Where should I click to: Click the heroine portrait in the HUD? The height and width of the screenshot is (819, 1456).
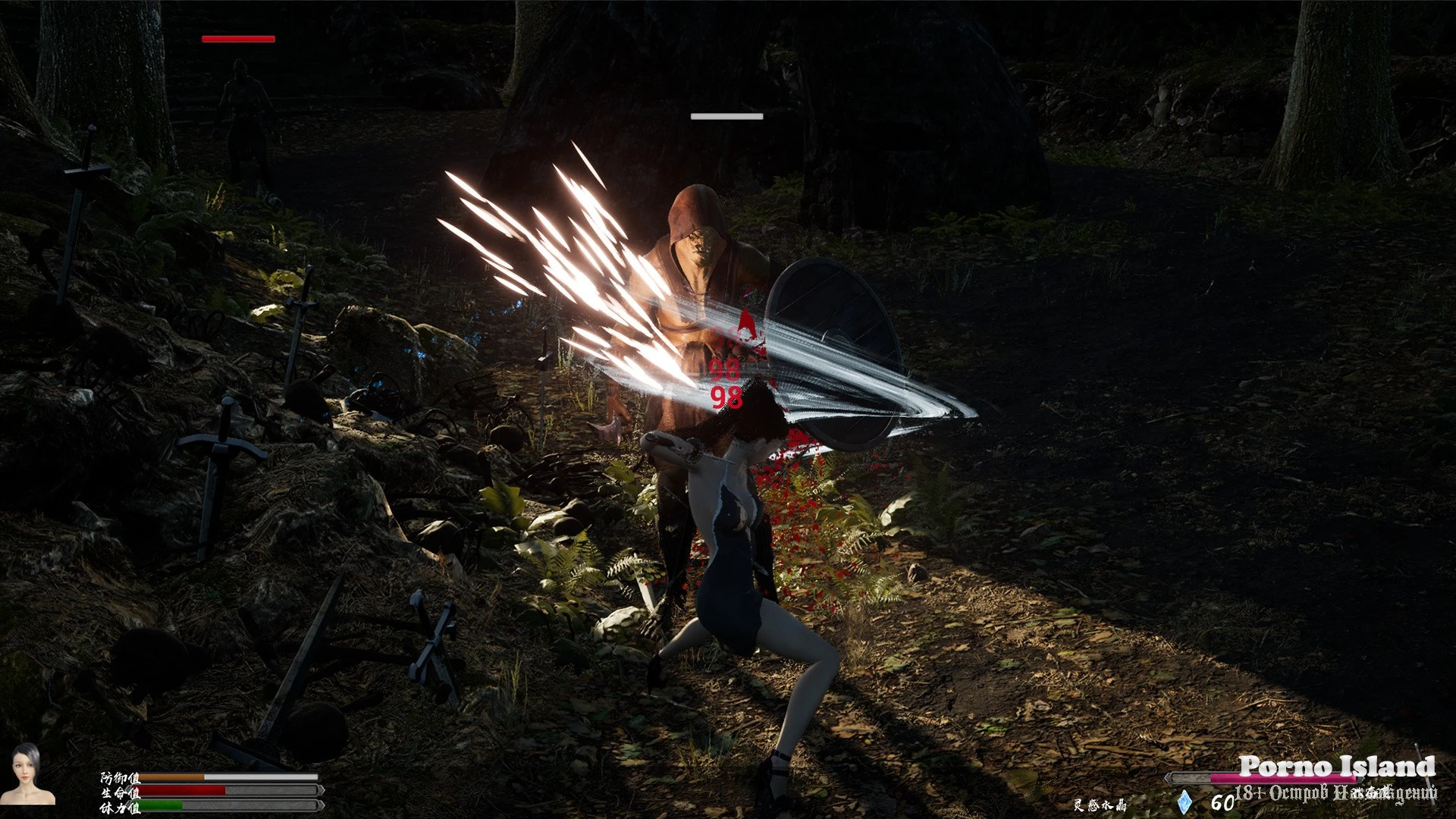(33, 775)
